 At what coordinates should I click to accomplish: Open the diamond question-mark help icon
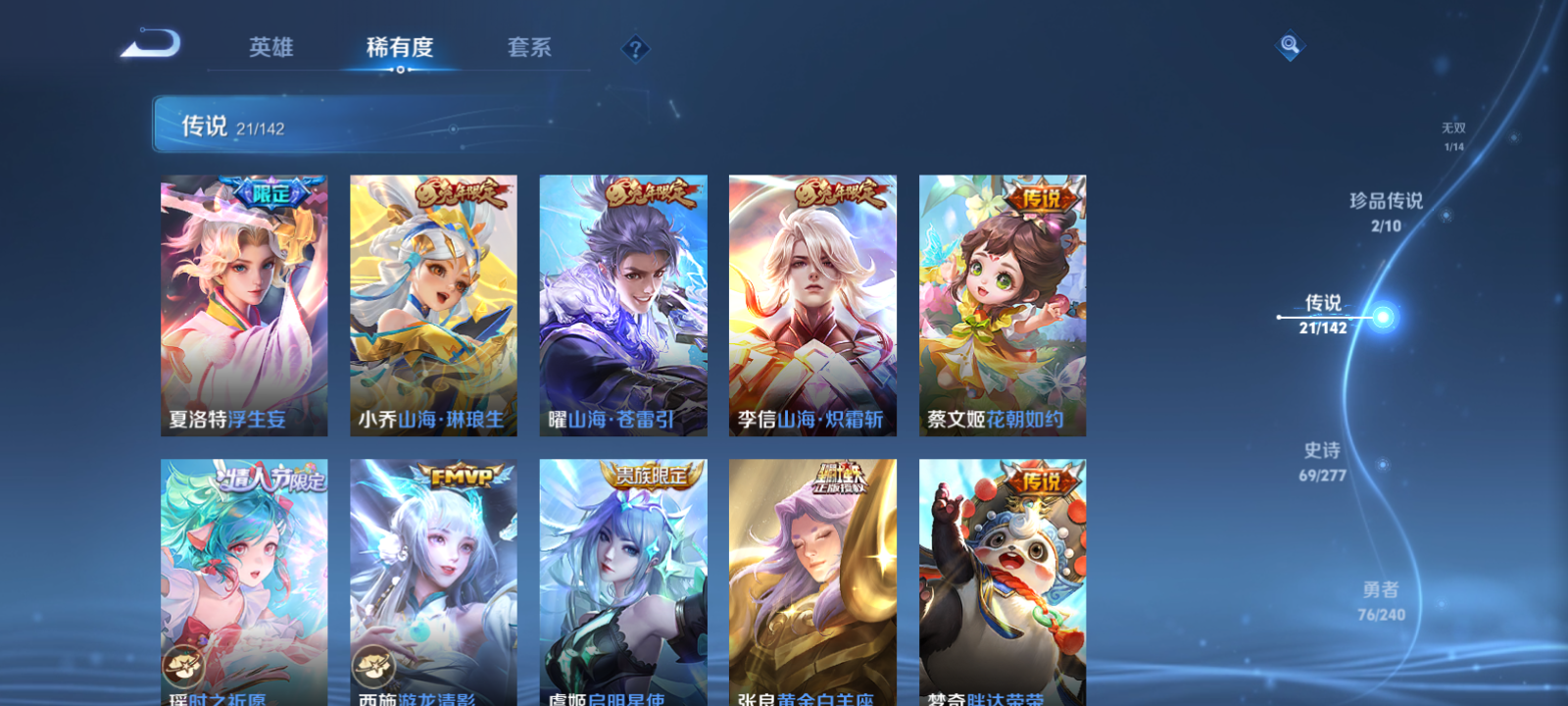click(636, 48)
